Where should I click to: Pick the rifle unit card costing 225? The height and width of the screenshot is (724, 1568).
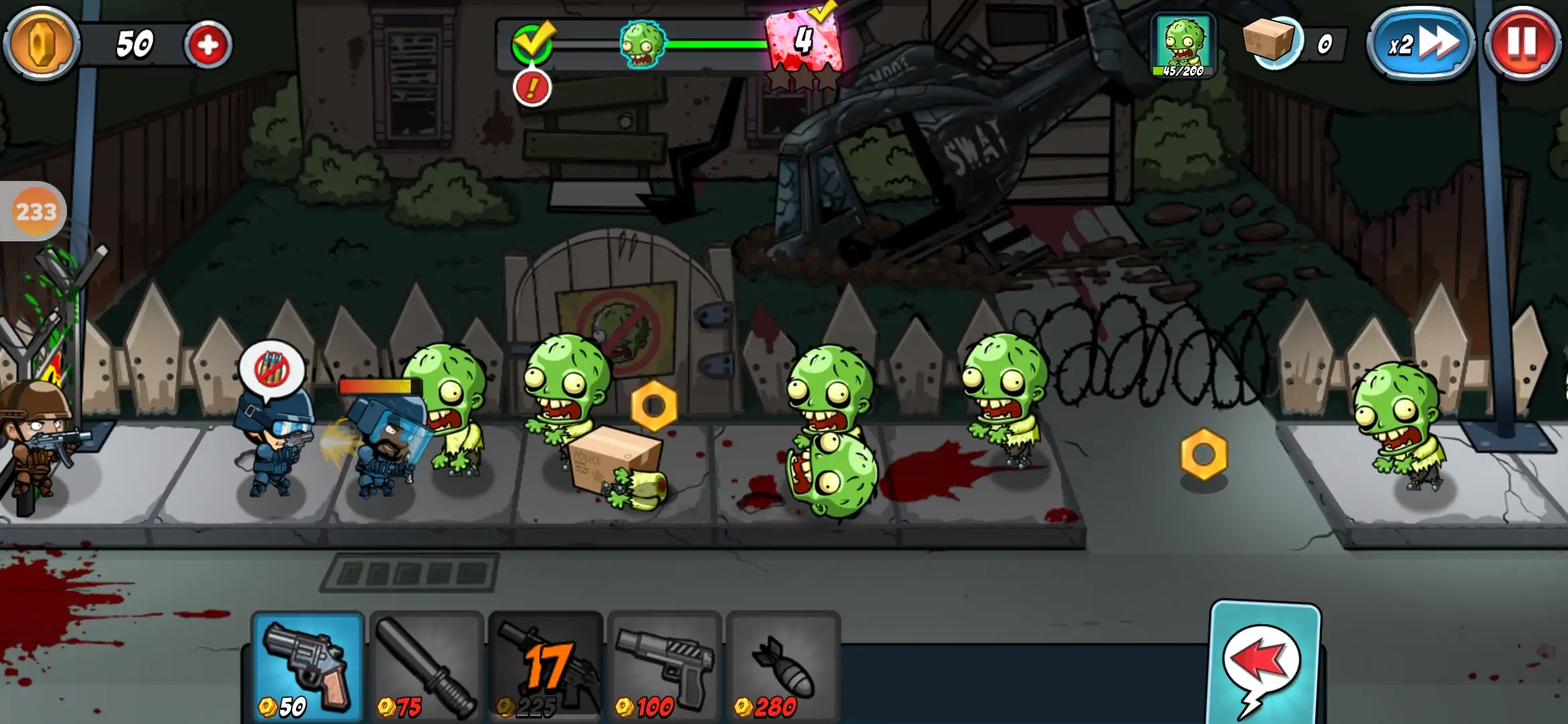(x=545, y=667)
